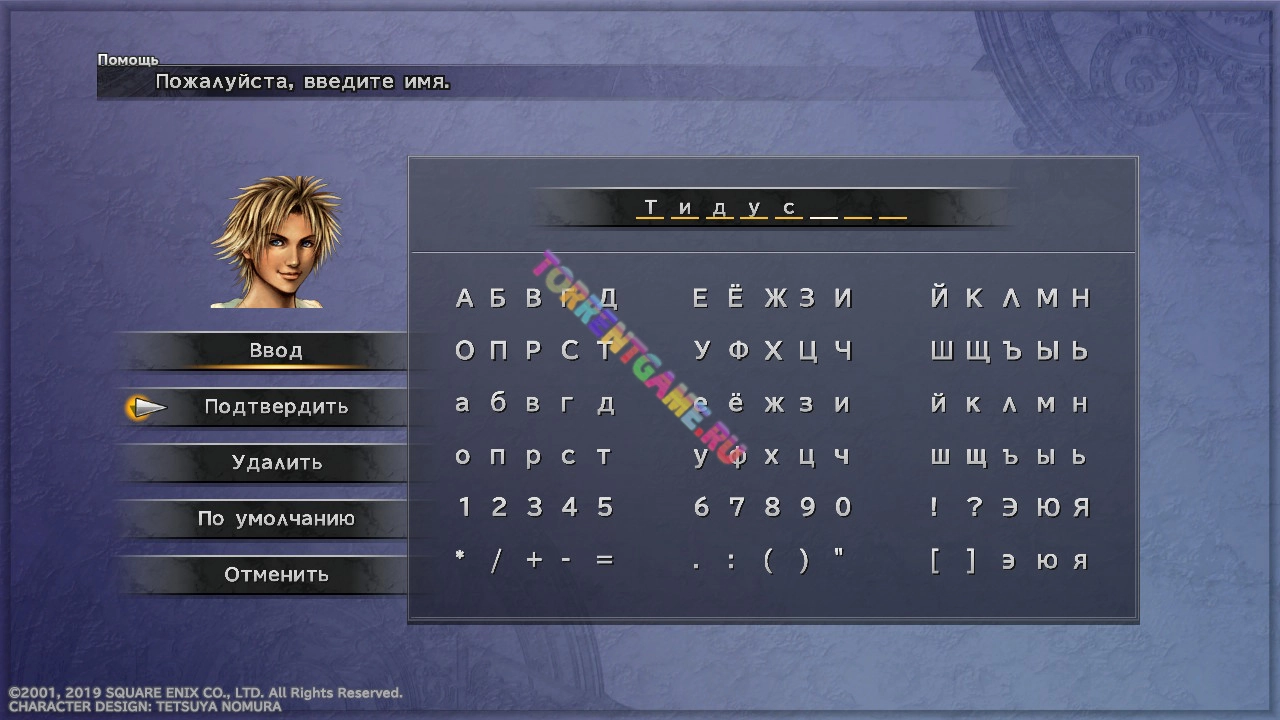Choose the uppercase Щ letter key
Image resolution: width=1280 pixels, height=720 pixels.
[977, 351]
